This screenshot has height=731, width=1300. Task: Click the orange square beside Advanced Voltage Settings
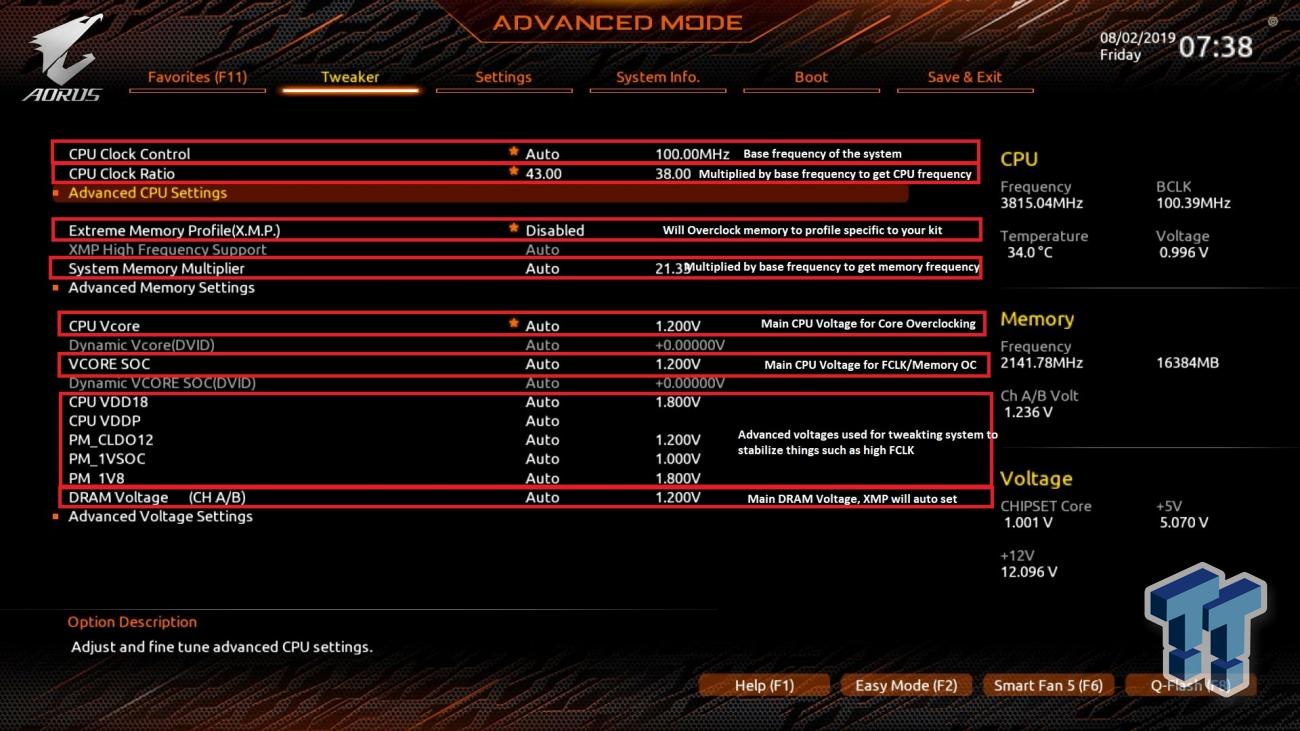(57, 516)
